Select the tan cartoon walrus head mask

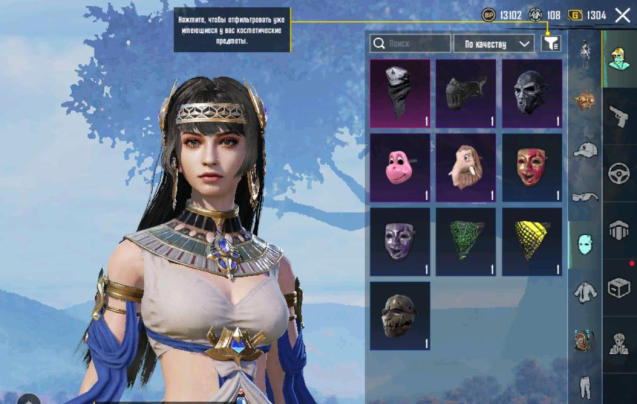point(466,168)
